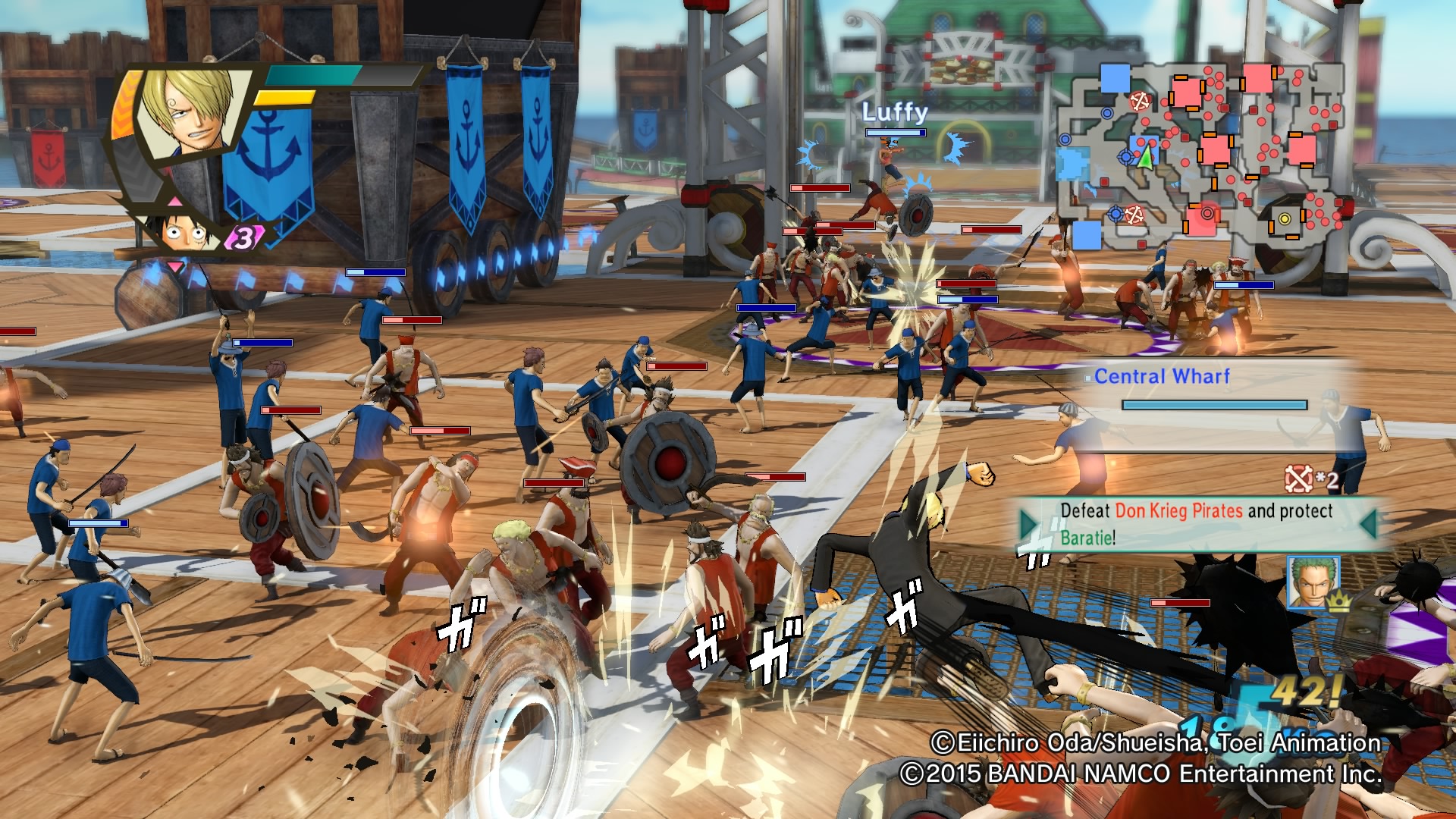
Task: Click Zoro's portrait above the battlefield
Action: tap(1313, 583)
